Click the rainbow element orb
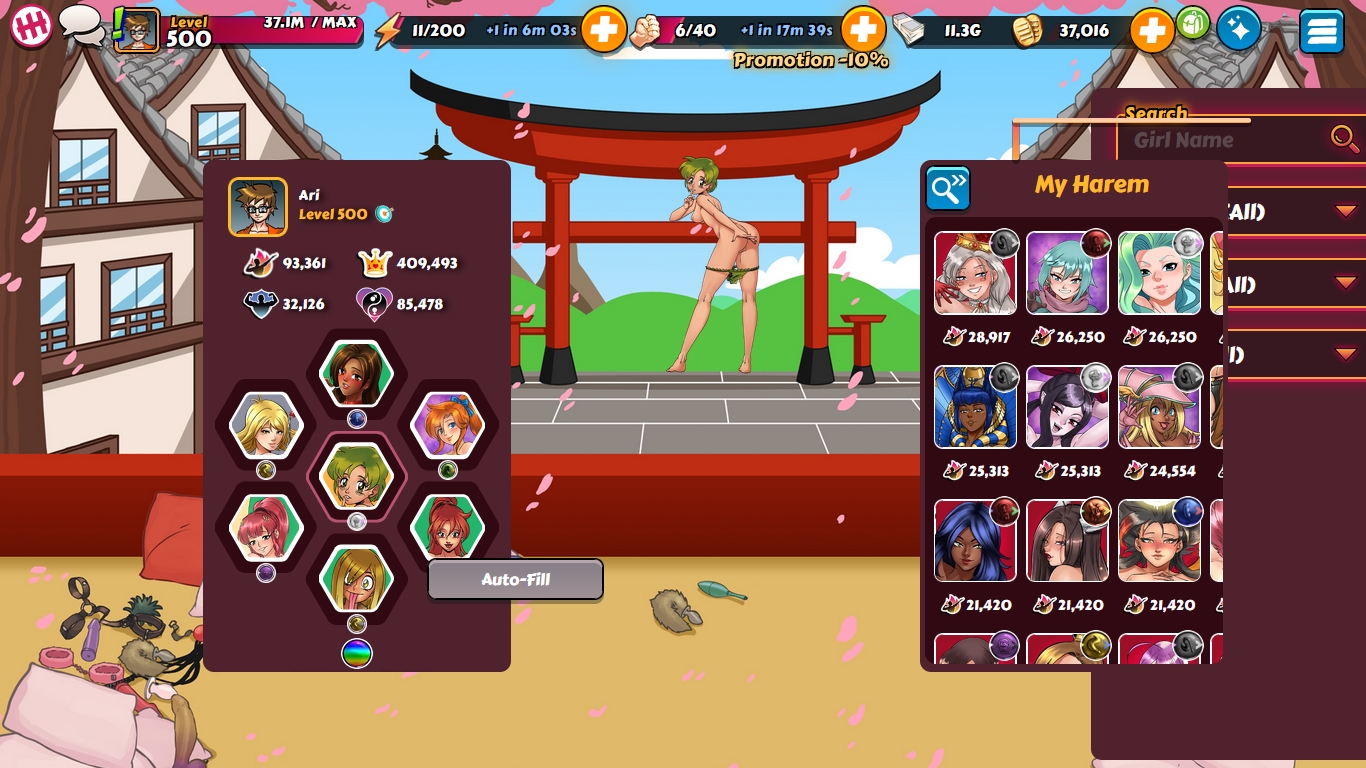 point(357,653)
